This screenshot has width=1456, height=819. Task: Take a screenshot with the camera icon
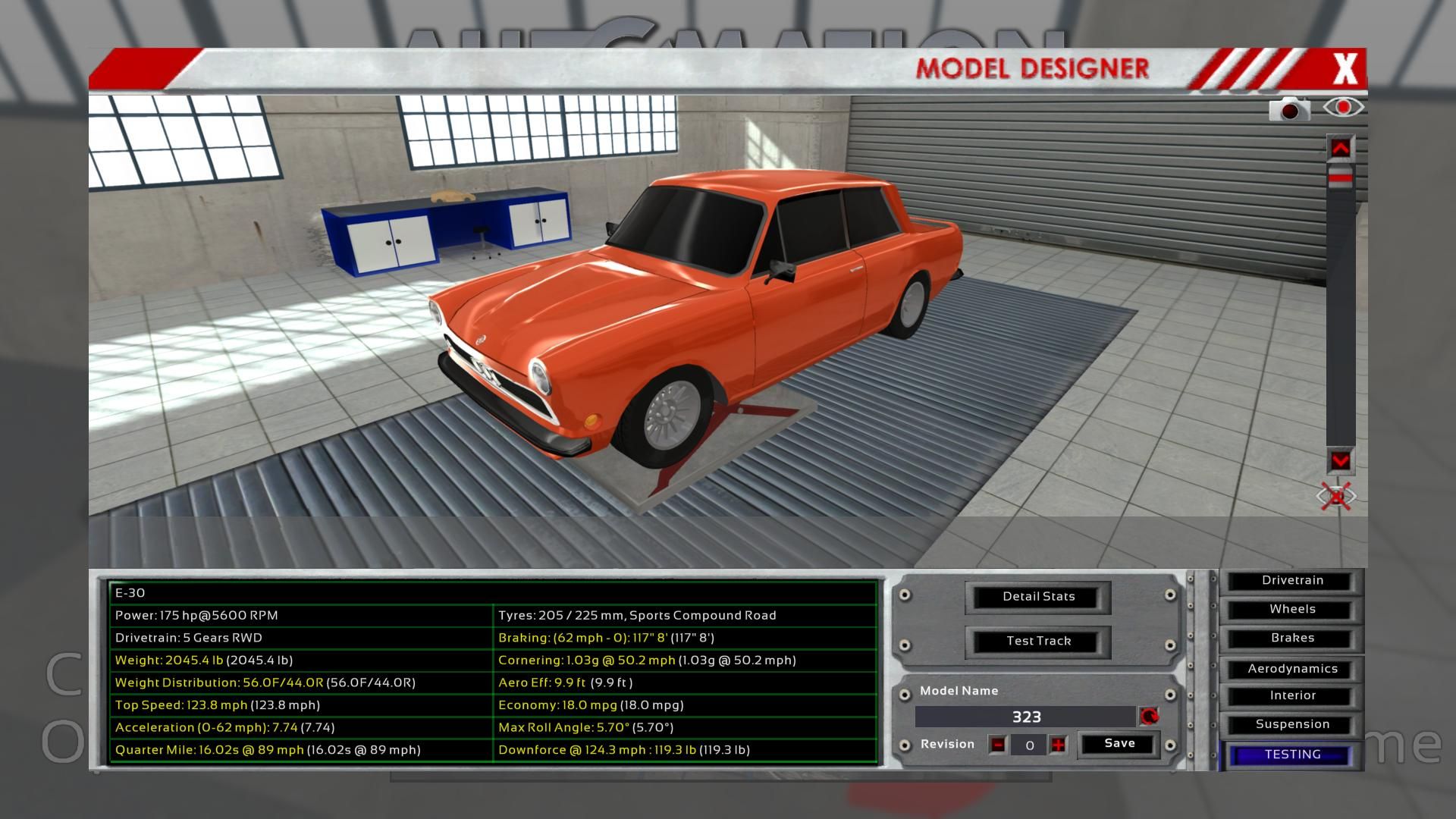tap(1289, 110)
